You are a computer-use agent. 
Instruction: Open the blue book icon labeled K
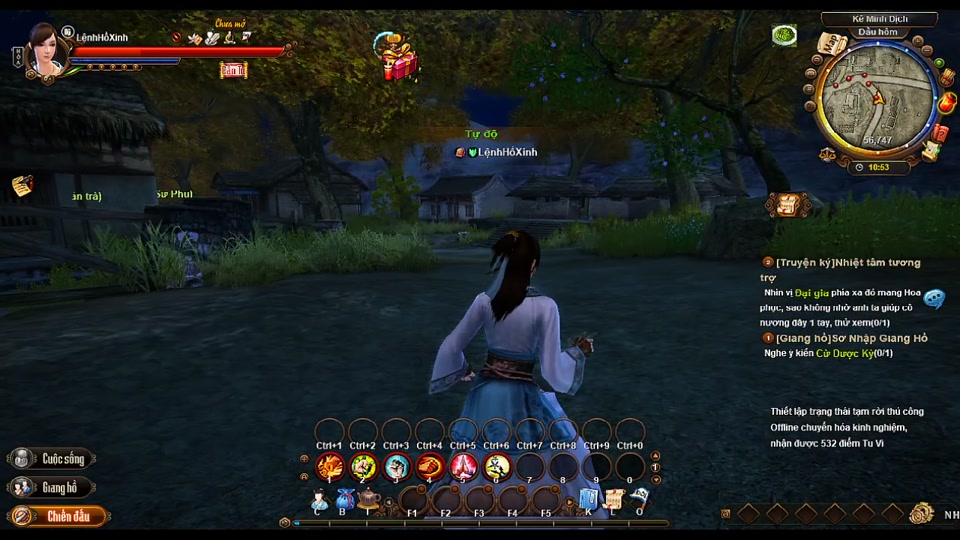point(588,498)
